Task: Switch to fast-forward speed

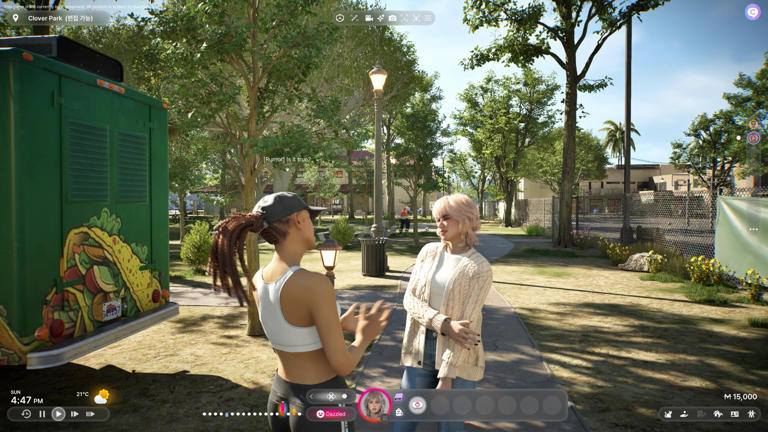Action: 75,414
